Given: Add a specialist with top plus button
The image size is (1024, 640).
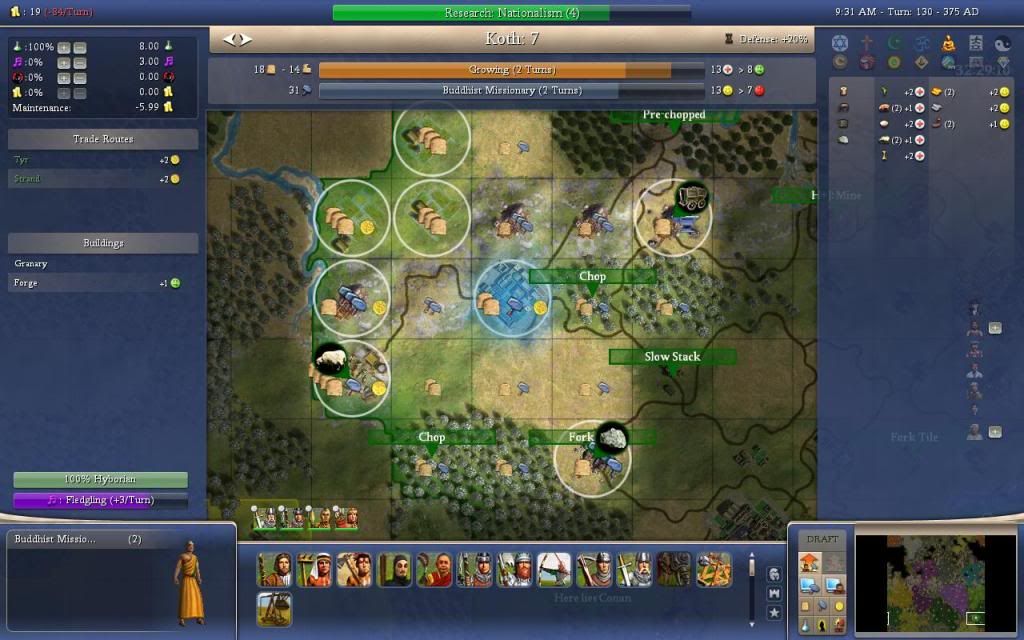Looking at the screenshot, I should [x=995, y=328].
